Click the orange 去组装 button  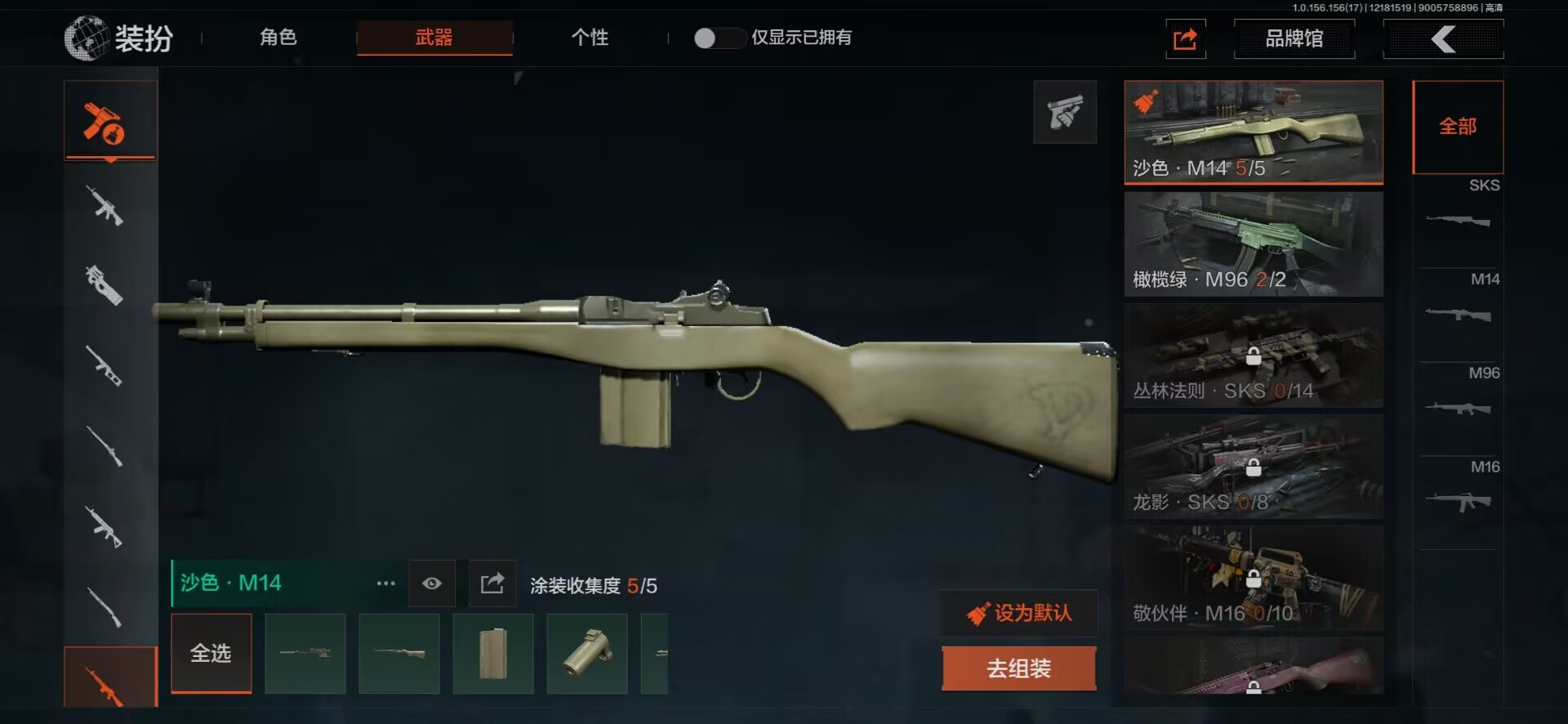1018,668
